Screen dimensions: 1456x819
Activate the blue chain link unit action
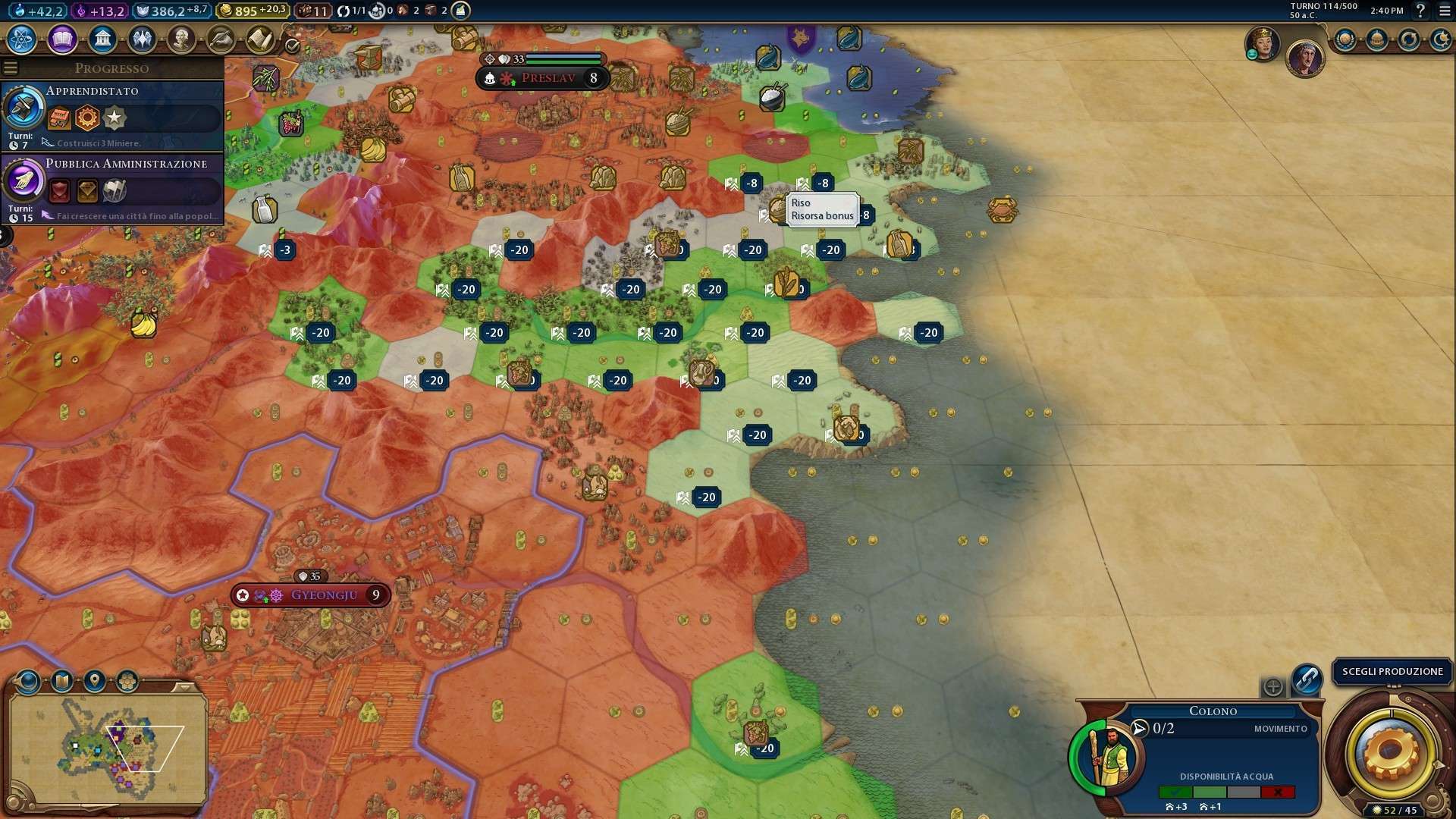coord(1307,679)
